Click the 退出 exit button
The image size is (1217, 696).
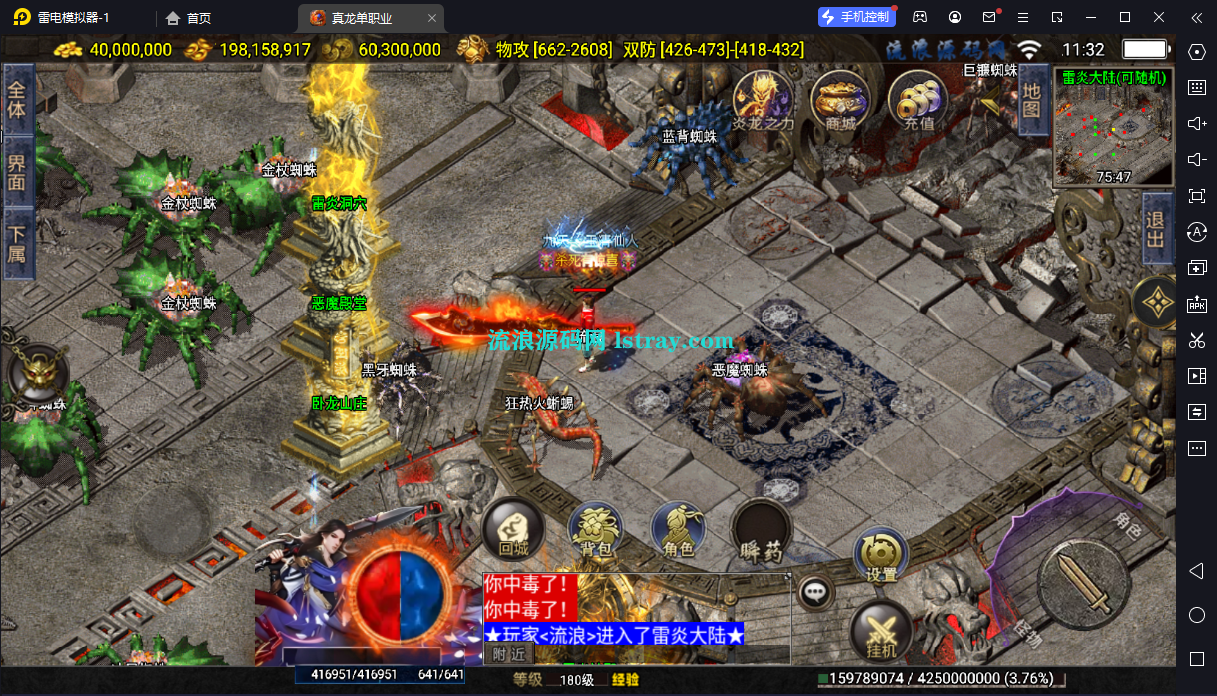click(x=1156, y=230)
